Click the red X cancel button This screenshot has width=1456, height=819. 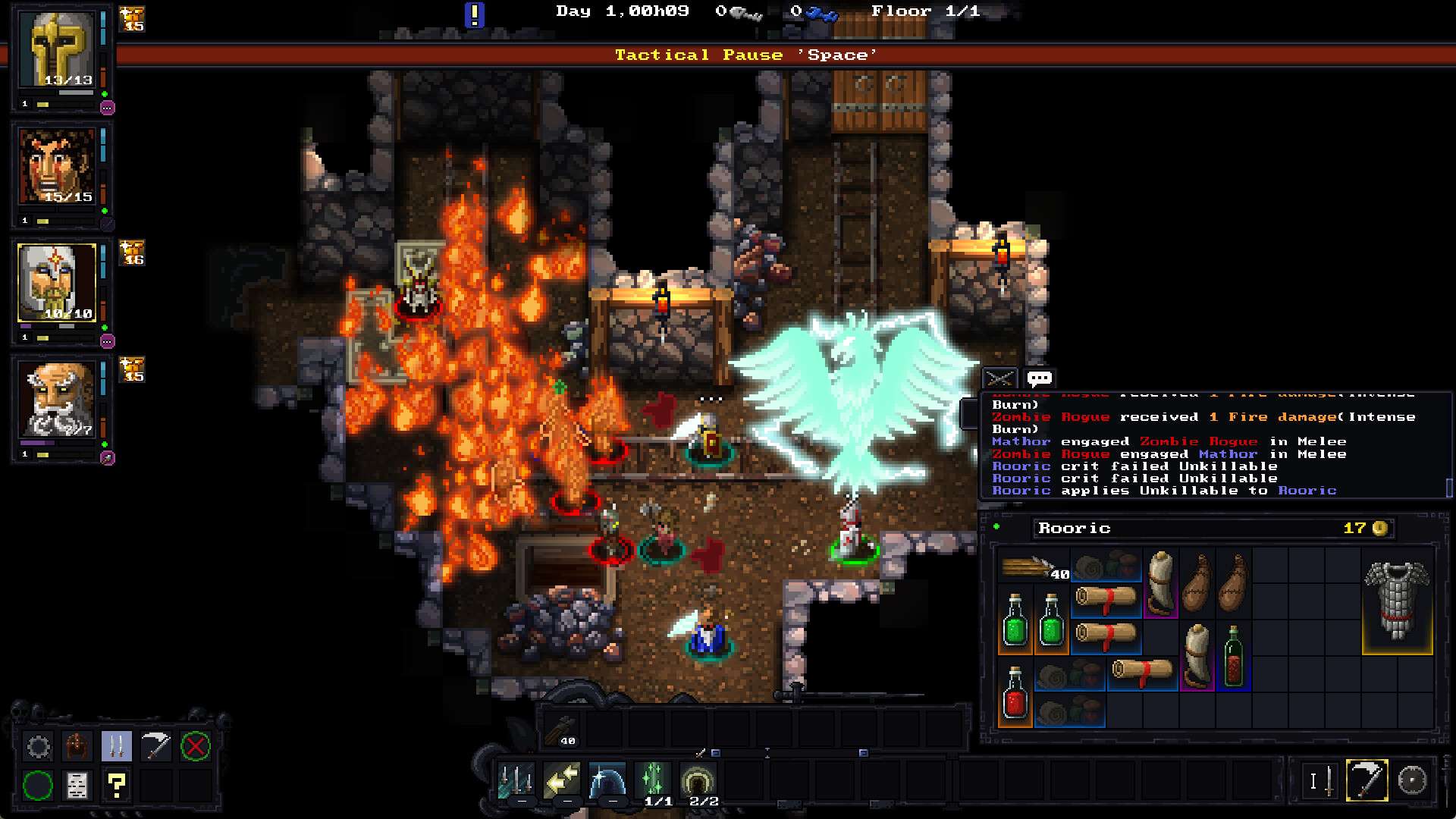[x=195, y=747]
